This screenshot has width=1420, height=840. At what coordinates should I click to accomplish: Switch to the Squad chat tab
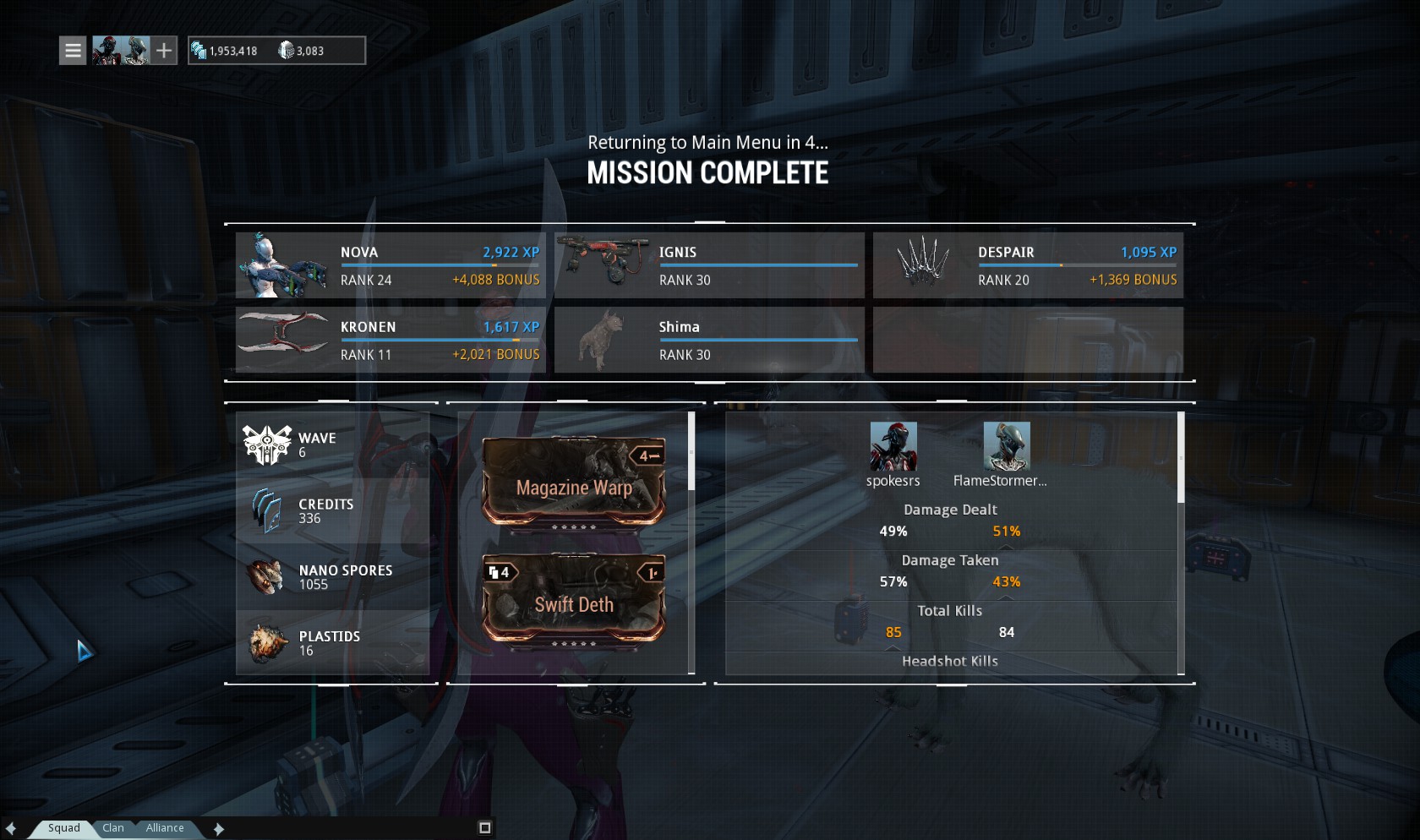[64, 828]
